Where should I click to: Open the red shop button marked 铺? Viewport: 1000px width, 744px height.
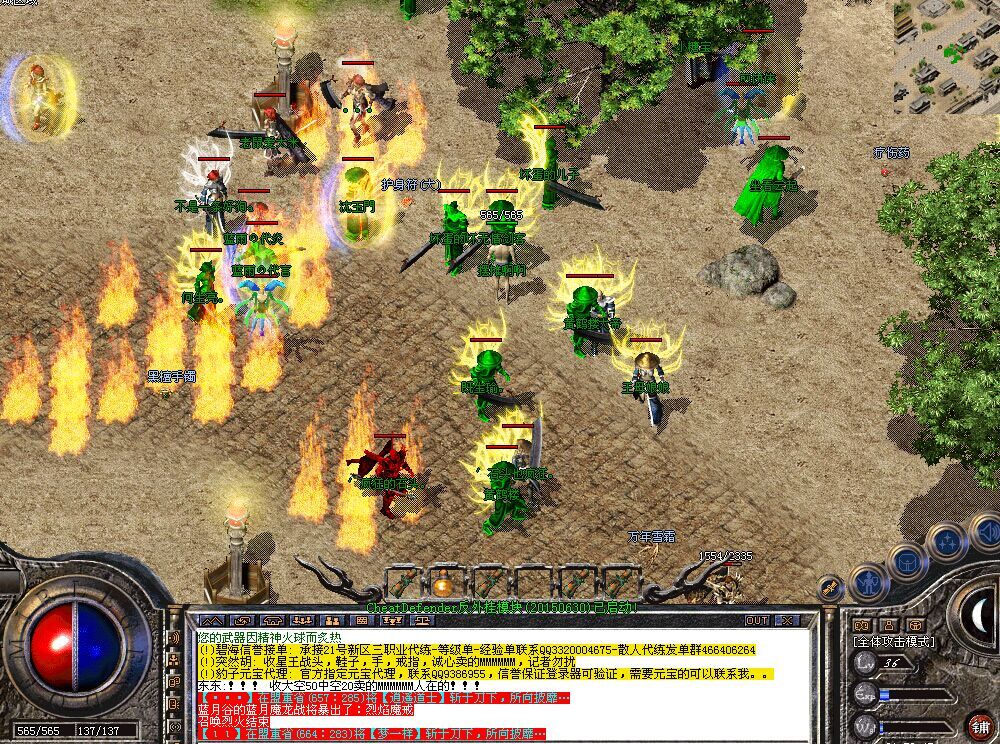[980, 726]
